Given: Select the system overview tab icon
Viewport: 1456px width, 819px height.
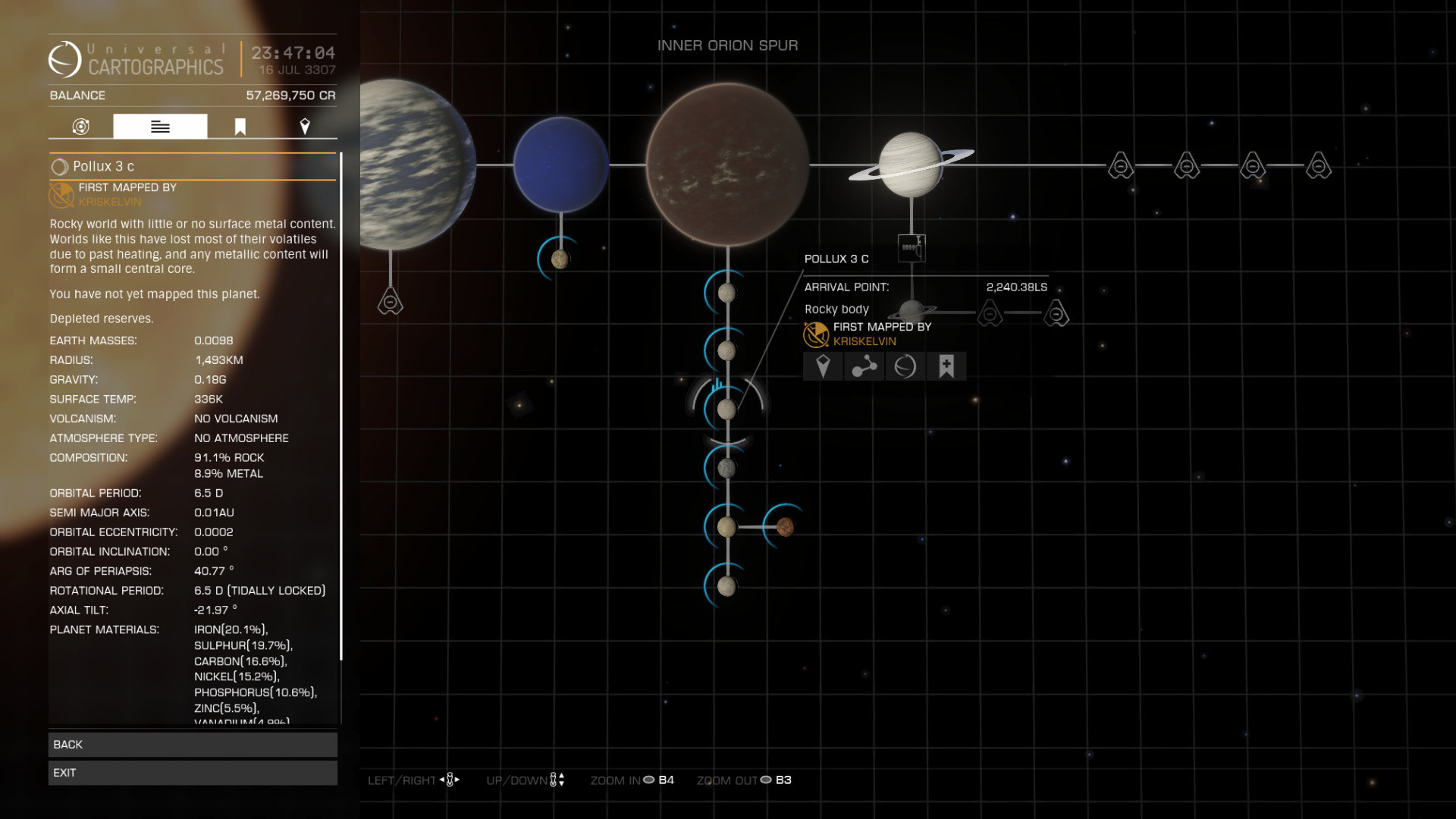Looking at the screenshot, I should pos(81,127).
